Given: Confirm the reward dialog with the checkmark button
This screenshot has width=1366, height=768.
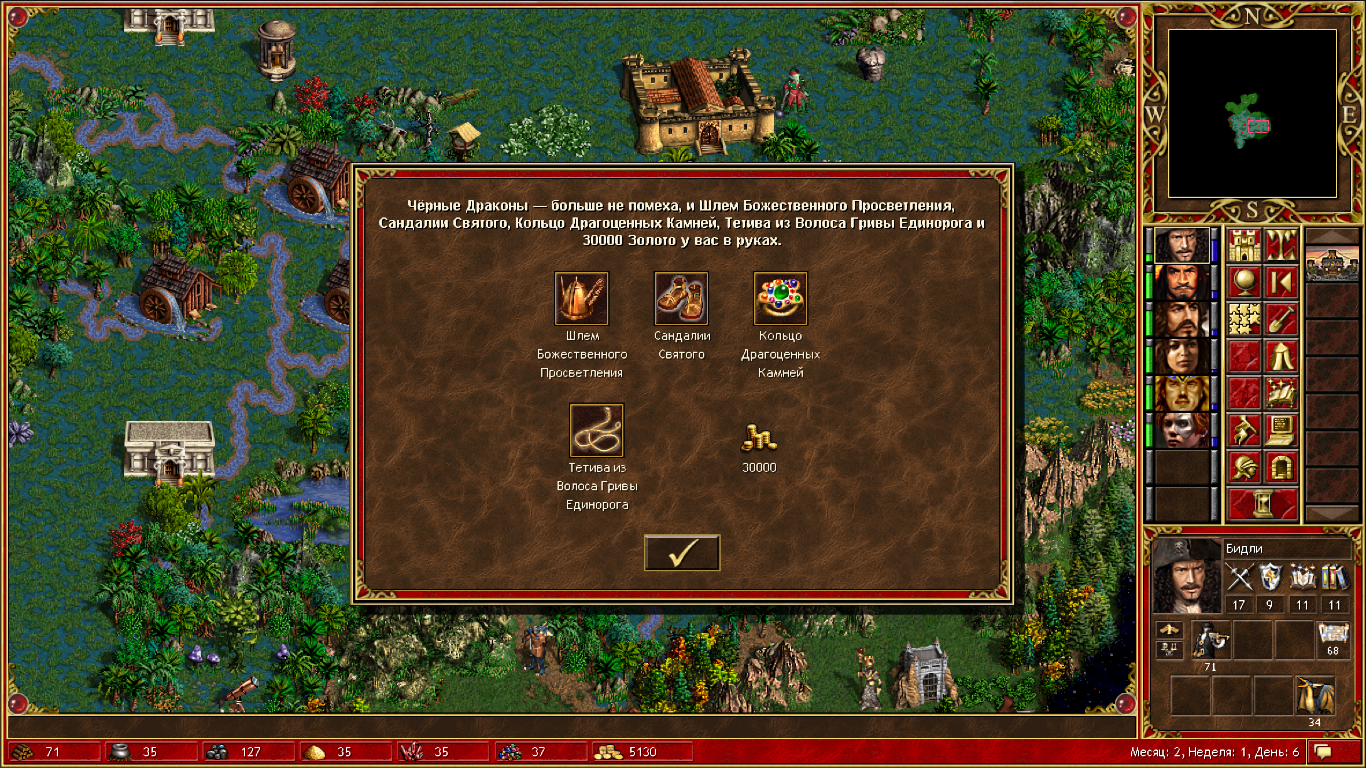Looking at the screenshot, I should [x=682, y=553].
